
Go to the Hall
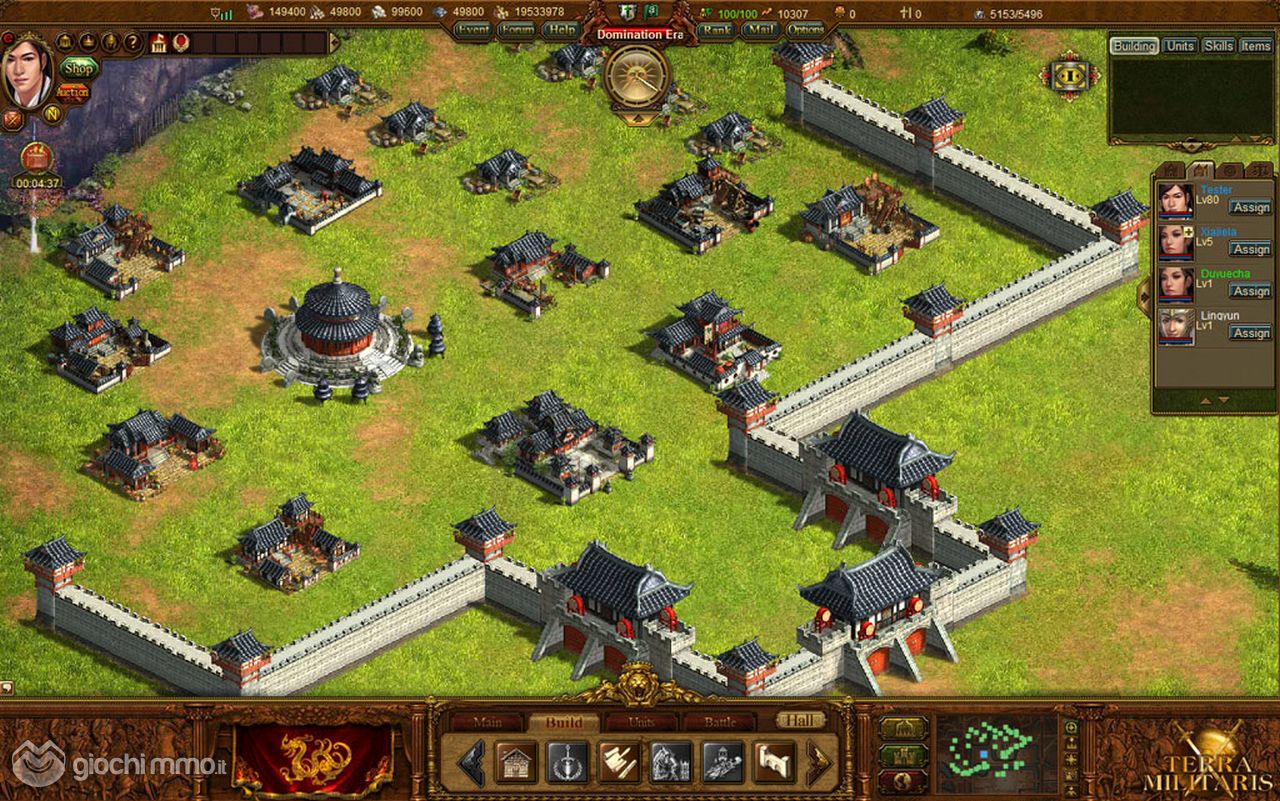tap(801, 720)
